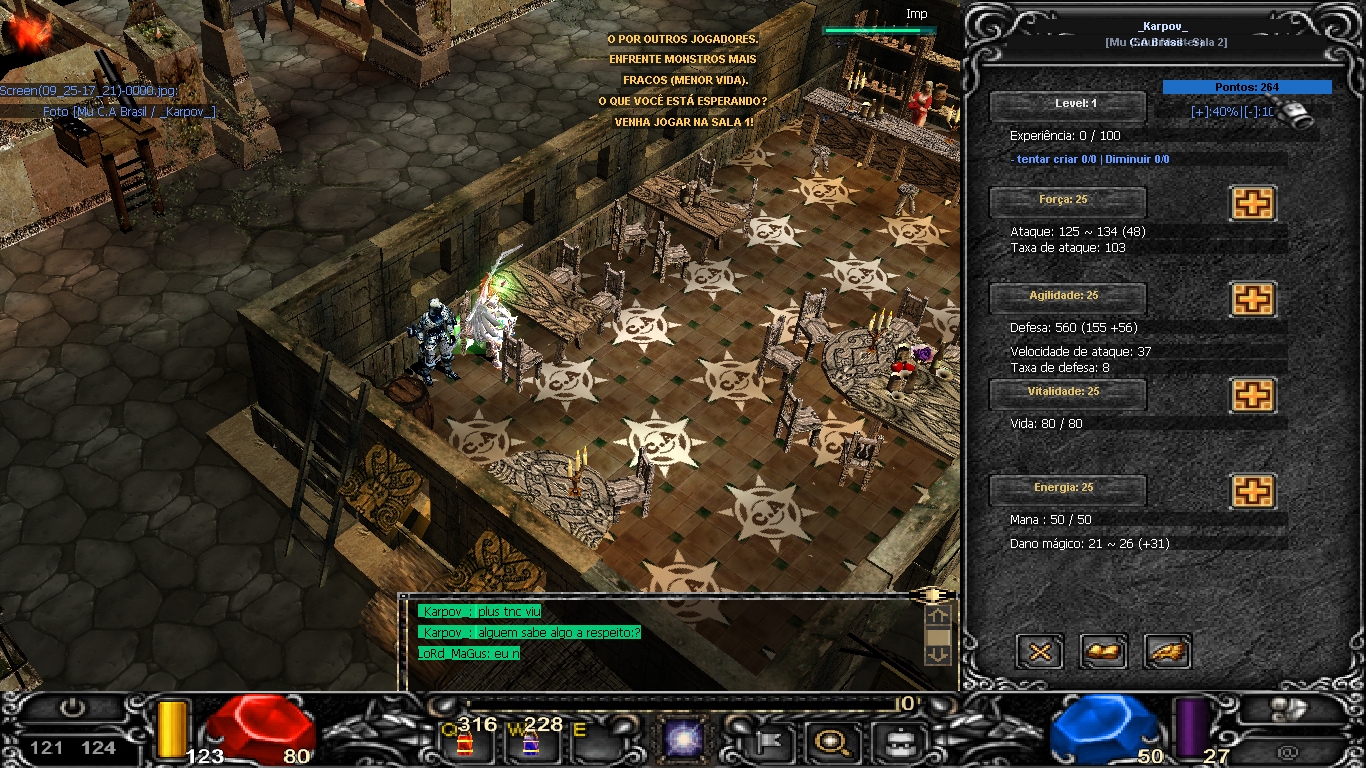The height and width of the screenshot is (768, 1366).
Task: Select the glowing skill orb slot
Action: coord(683,741)
